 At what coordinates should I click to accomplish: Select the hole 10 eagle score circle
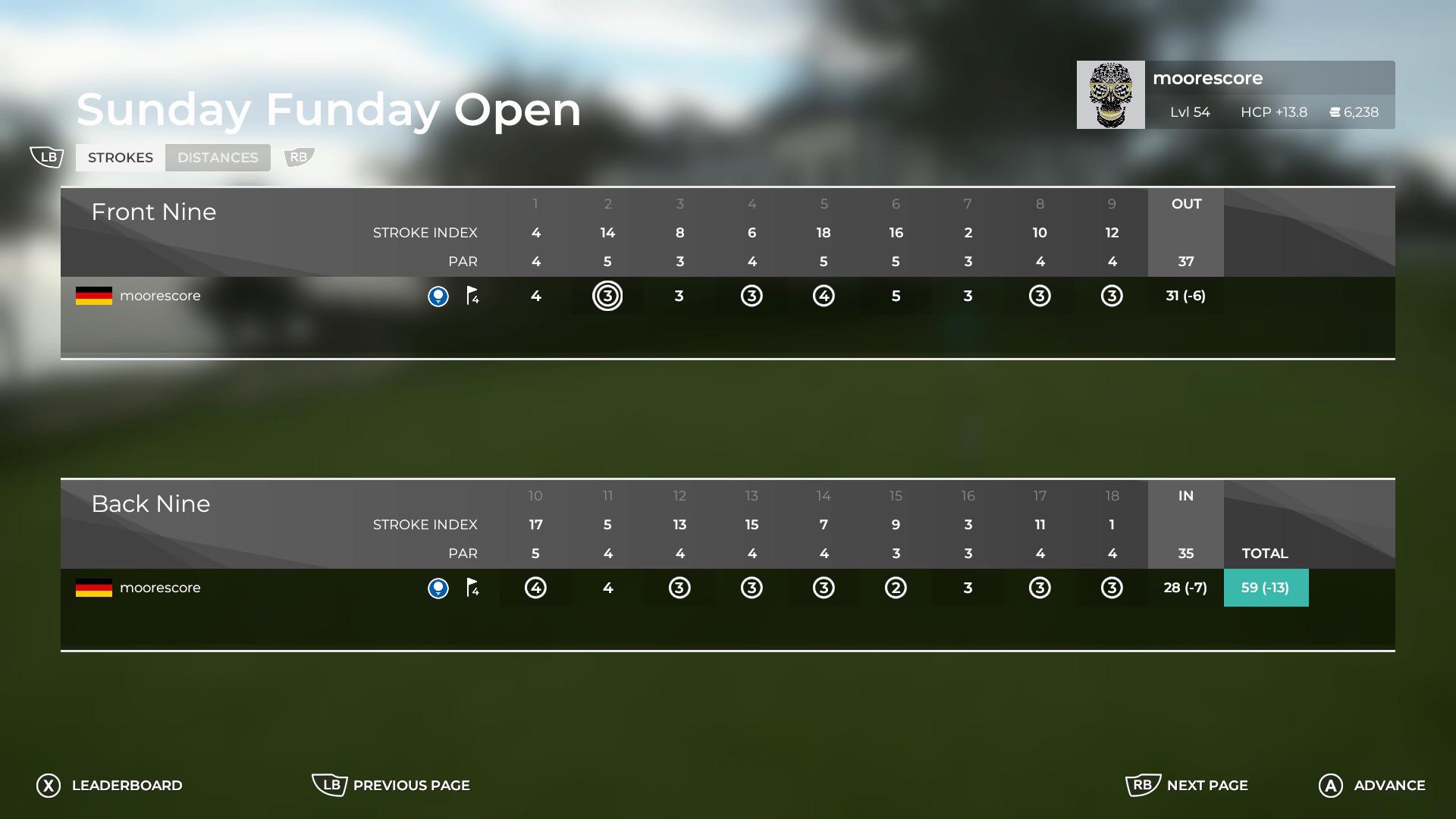point(535,588)
